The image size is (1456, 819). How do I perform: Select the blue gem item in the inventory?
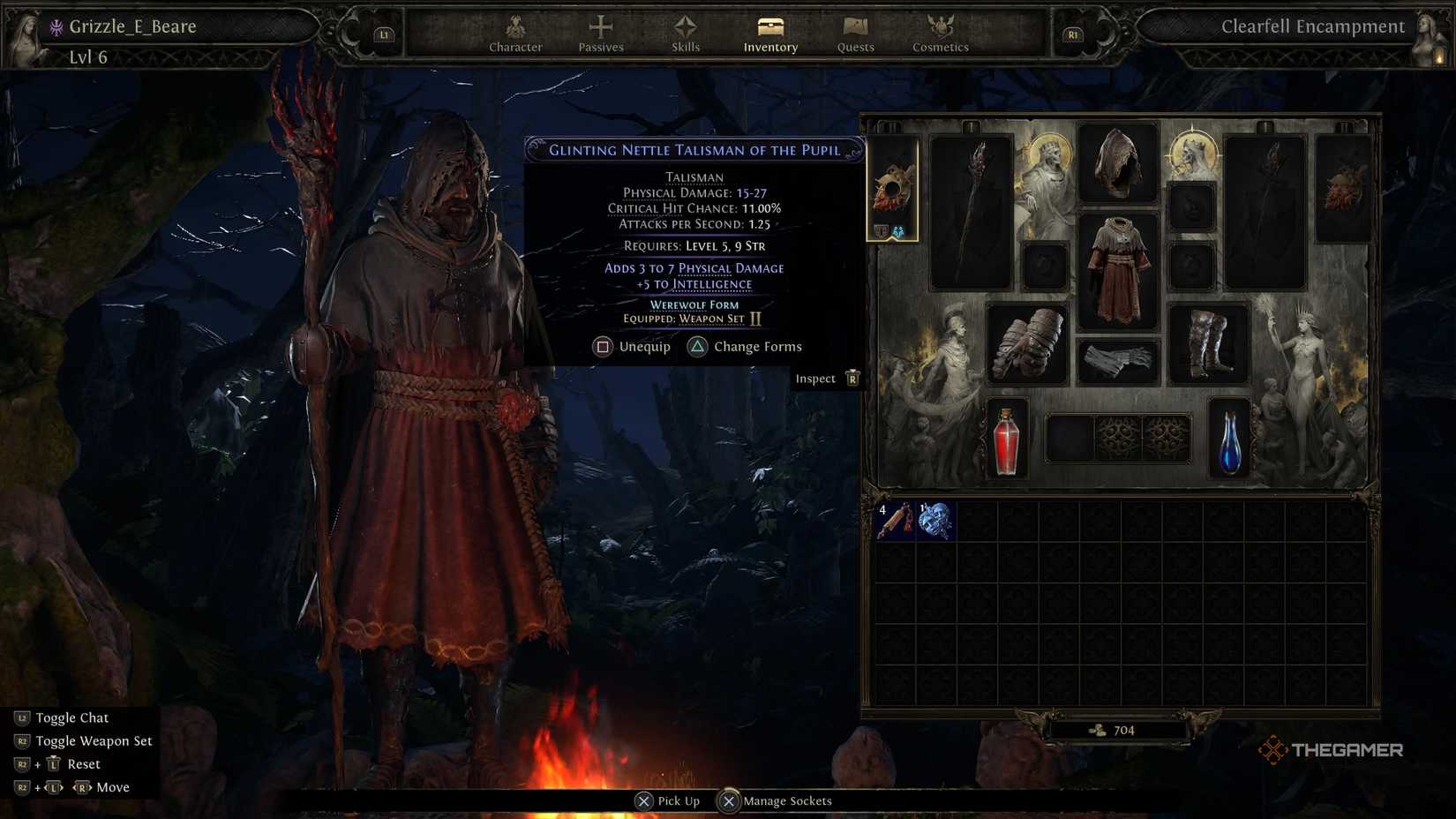[x=937, y=521]
